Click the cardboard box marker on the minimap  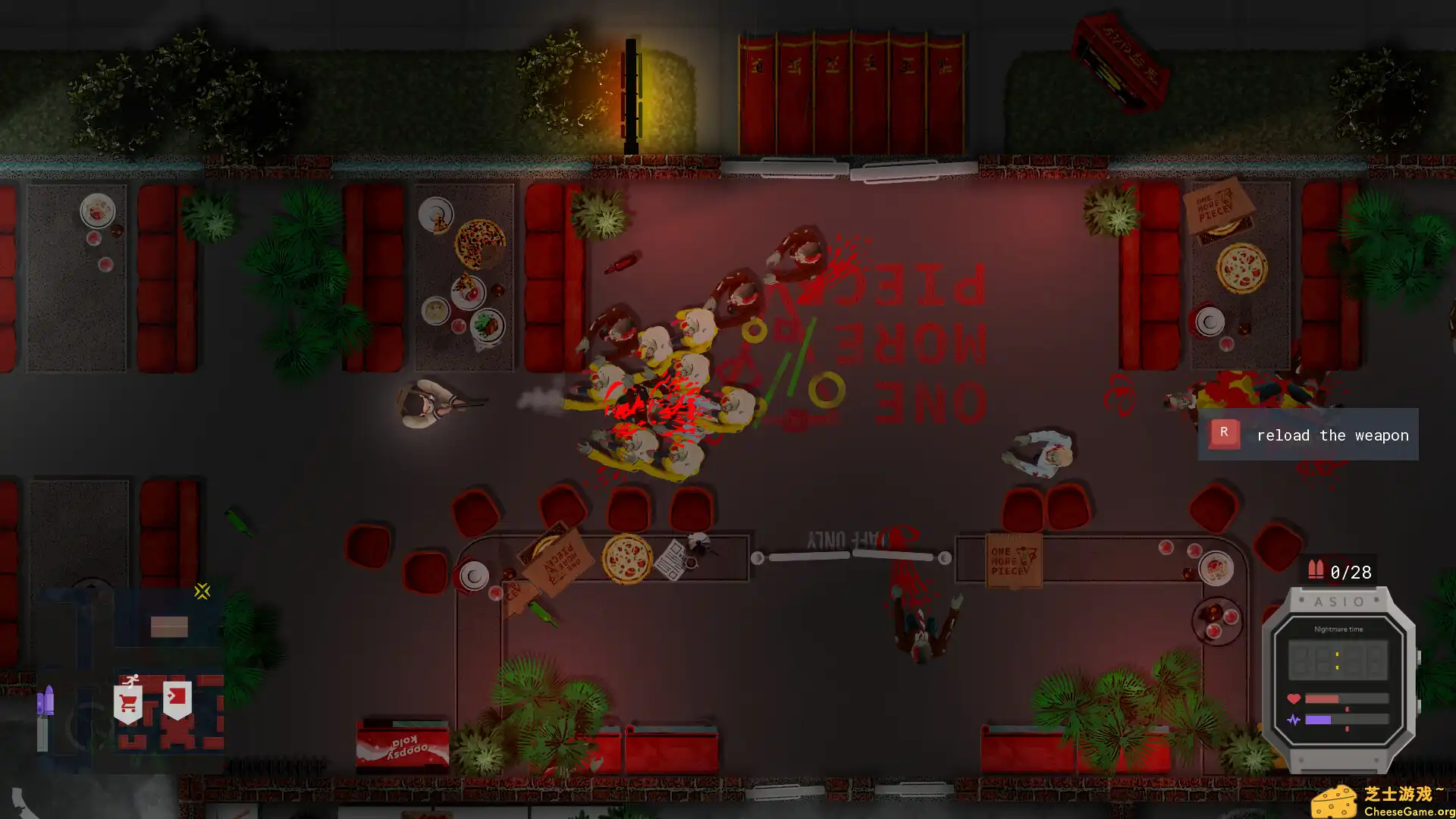click(169, 626)
